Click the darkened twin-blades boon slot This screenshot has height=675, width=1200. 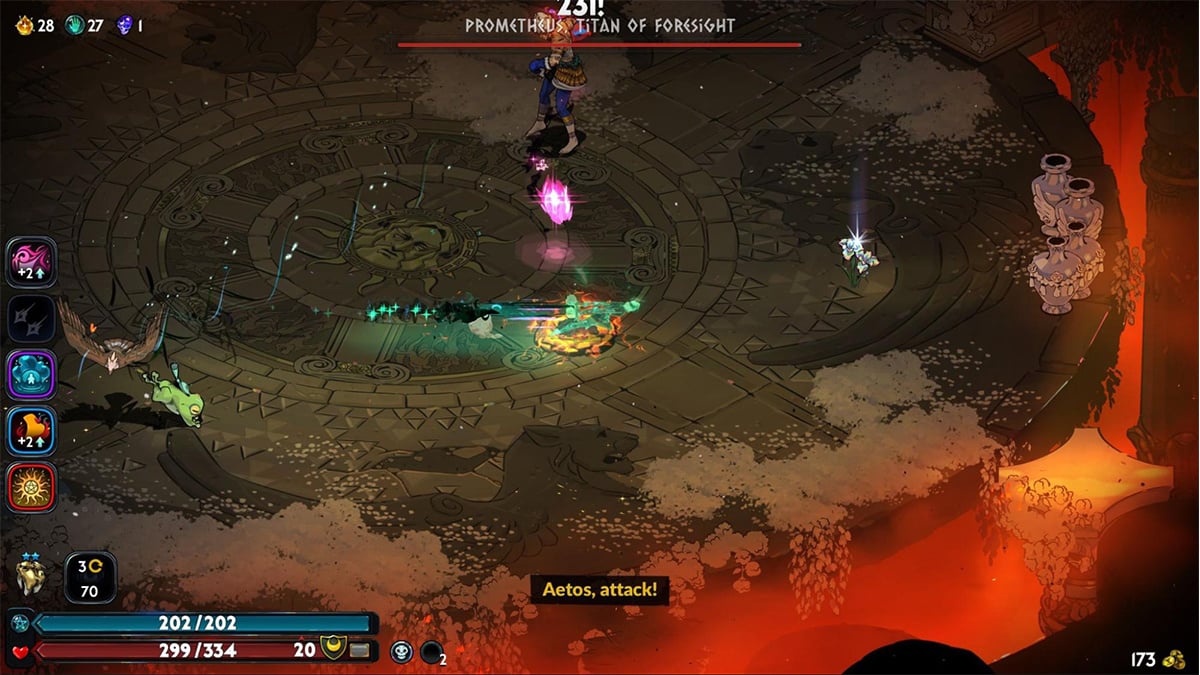[32, 319]
